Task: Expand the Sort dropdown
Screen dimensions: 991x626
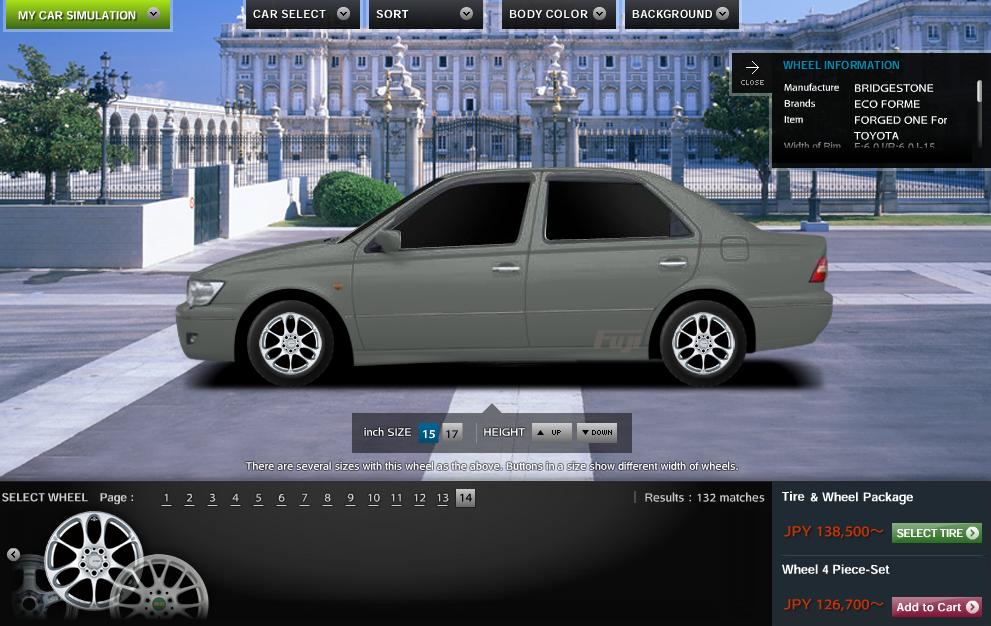Action: tap(425, 14)
